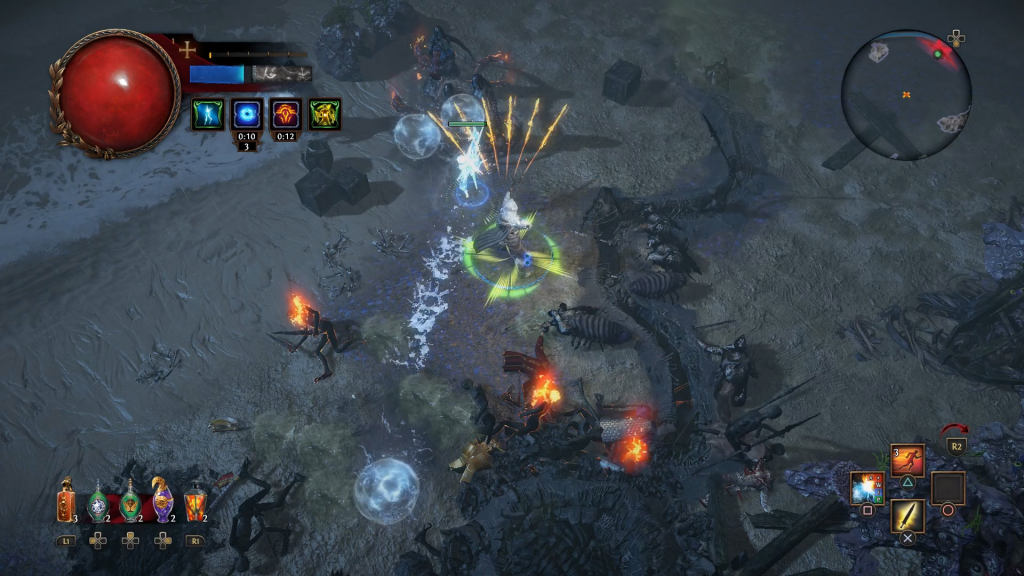1024x576 pixels.
Task: Open the circular minimap
Action: tap(906, 95)
